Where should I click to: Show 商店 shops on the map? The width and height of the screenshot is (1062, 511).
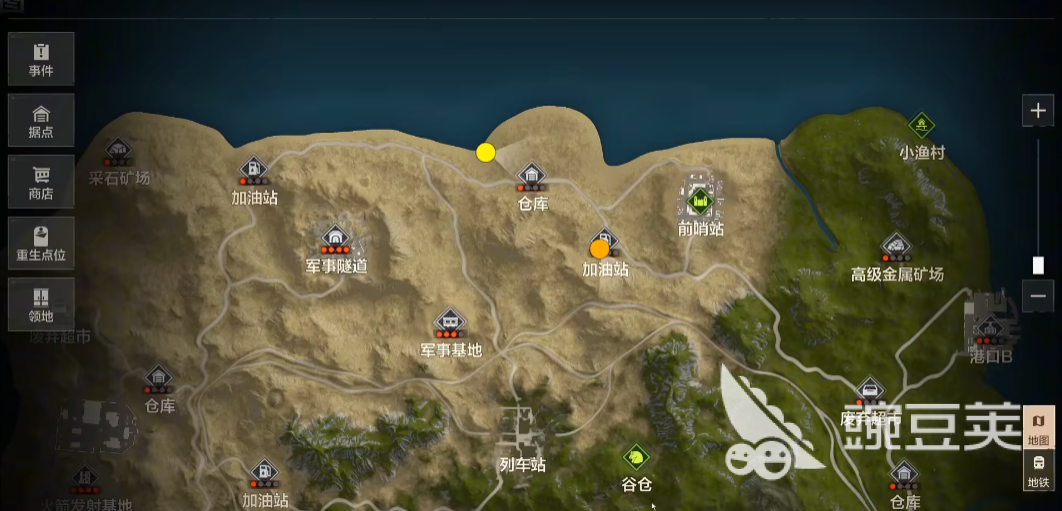(41, 181)
